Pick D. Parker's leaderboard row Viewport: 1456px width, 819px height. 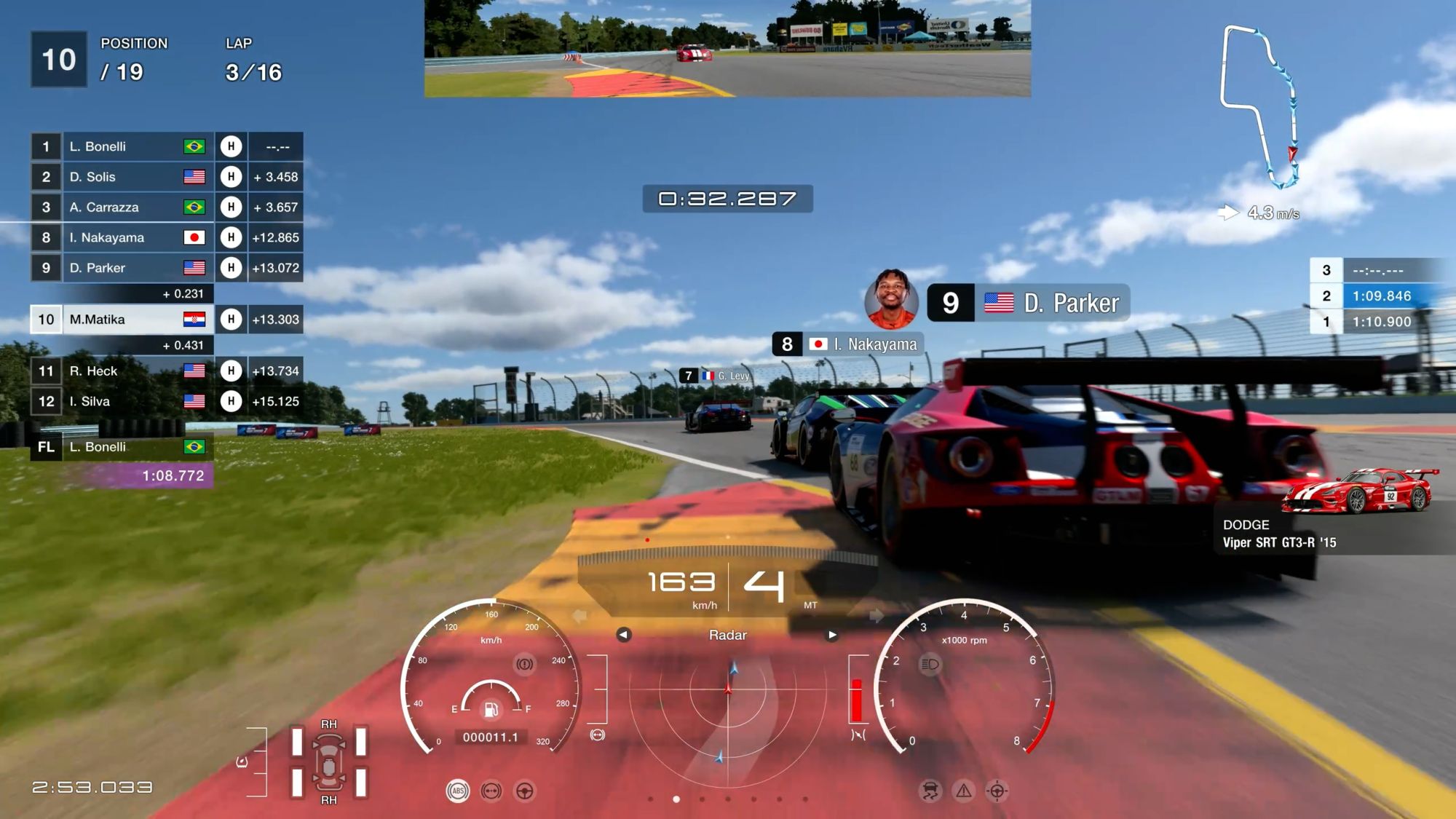click(166, 268)
